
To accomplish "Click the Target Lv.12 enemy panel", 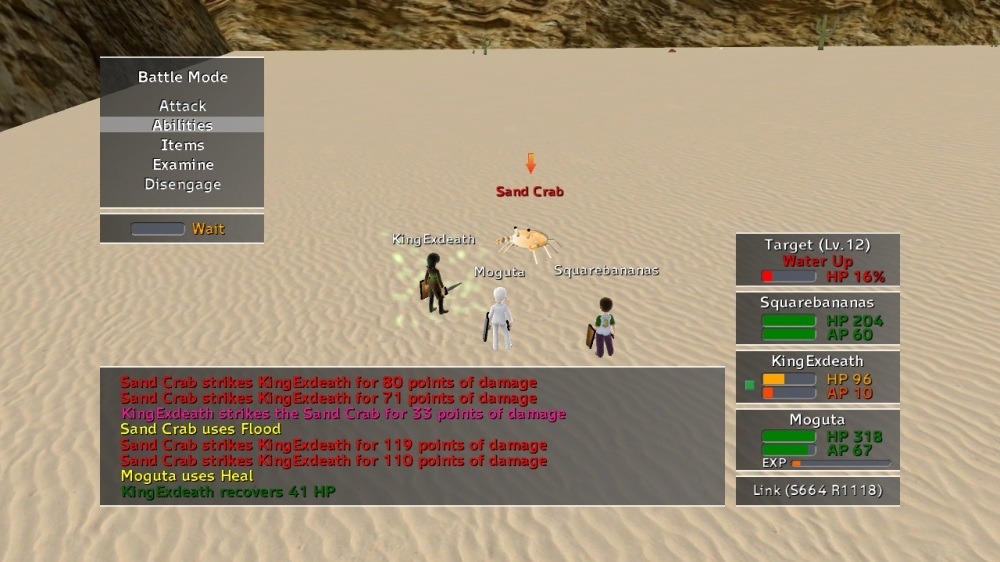I will point(817,260).
